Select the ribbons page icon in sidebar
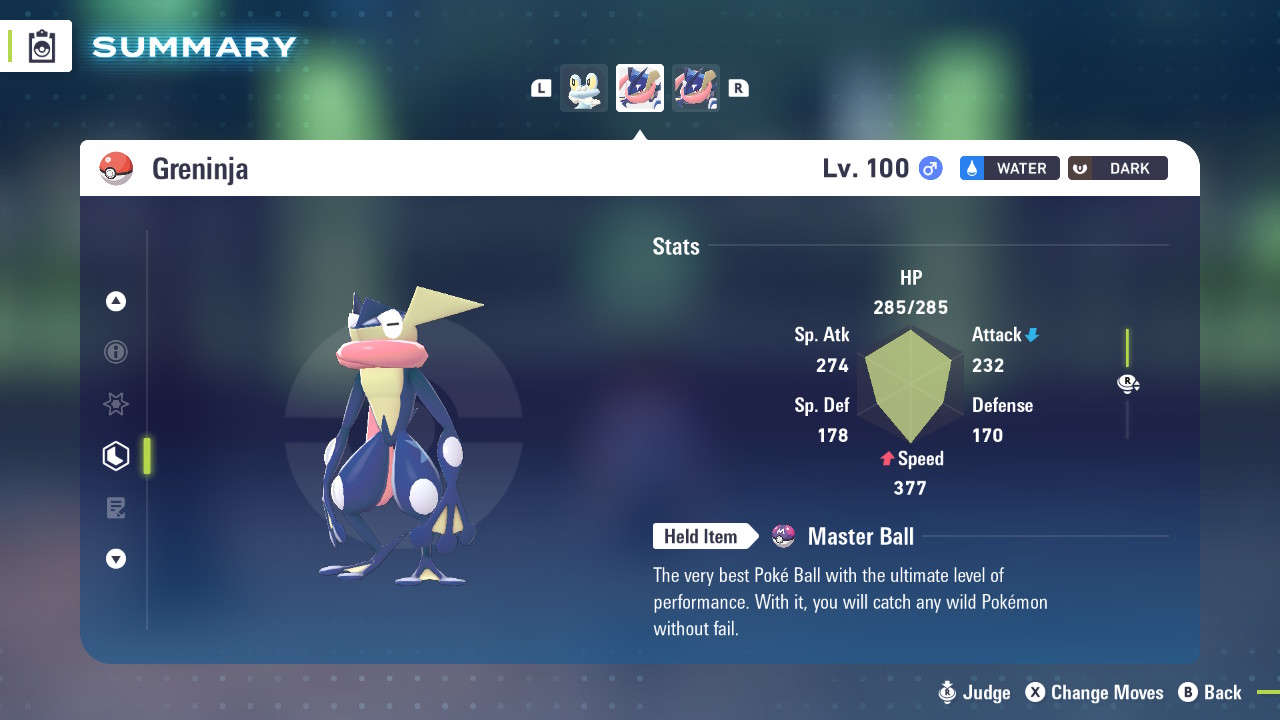 coord(115,404)
